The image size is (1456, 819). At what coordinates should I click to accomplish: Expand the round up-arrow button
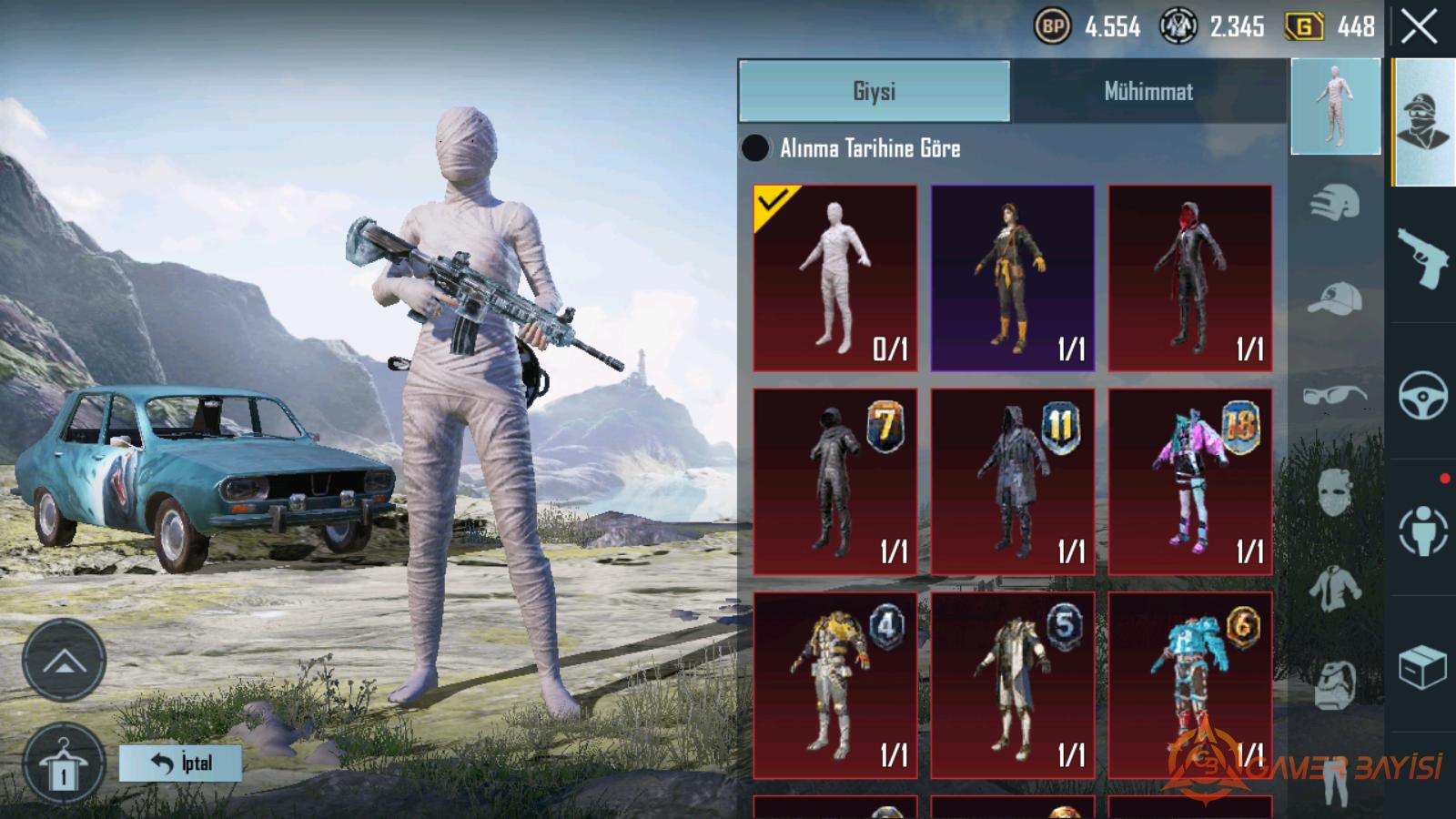64,661
